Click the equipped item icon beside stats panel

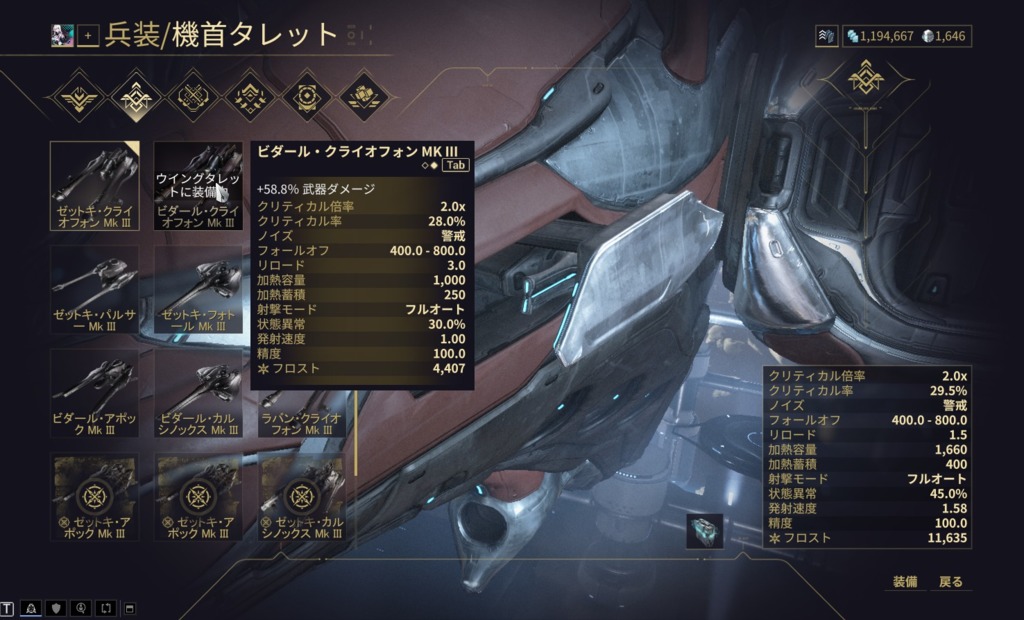(704, 530)
